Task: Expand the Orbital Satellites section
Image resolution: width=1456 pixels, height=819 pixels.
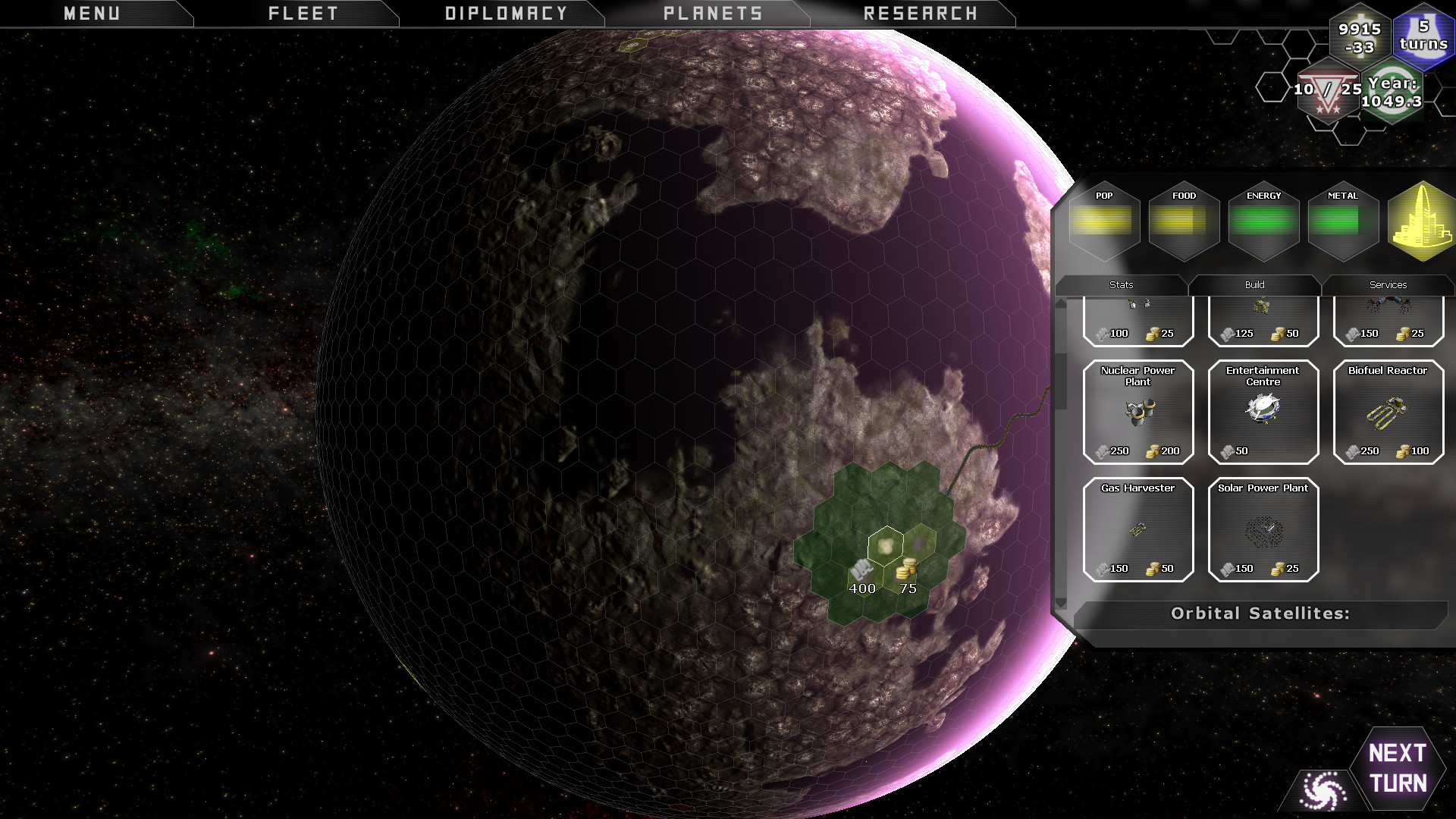Action: [x=1260, y=613]
